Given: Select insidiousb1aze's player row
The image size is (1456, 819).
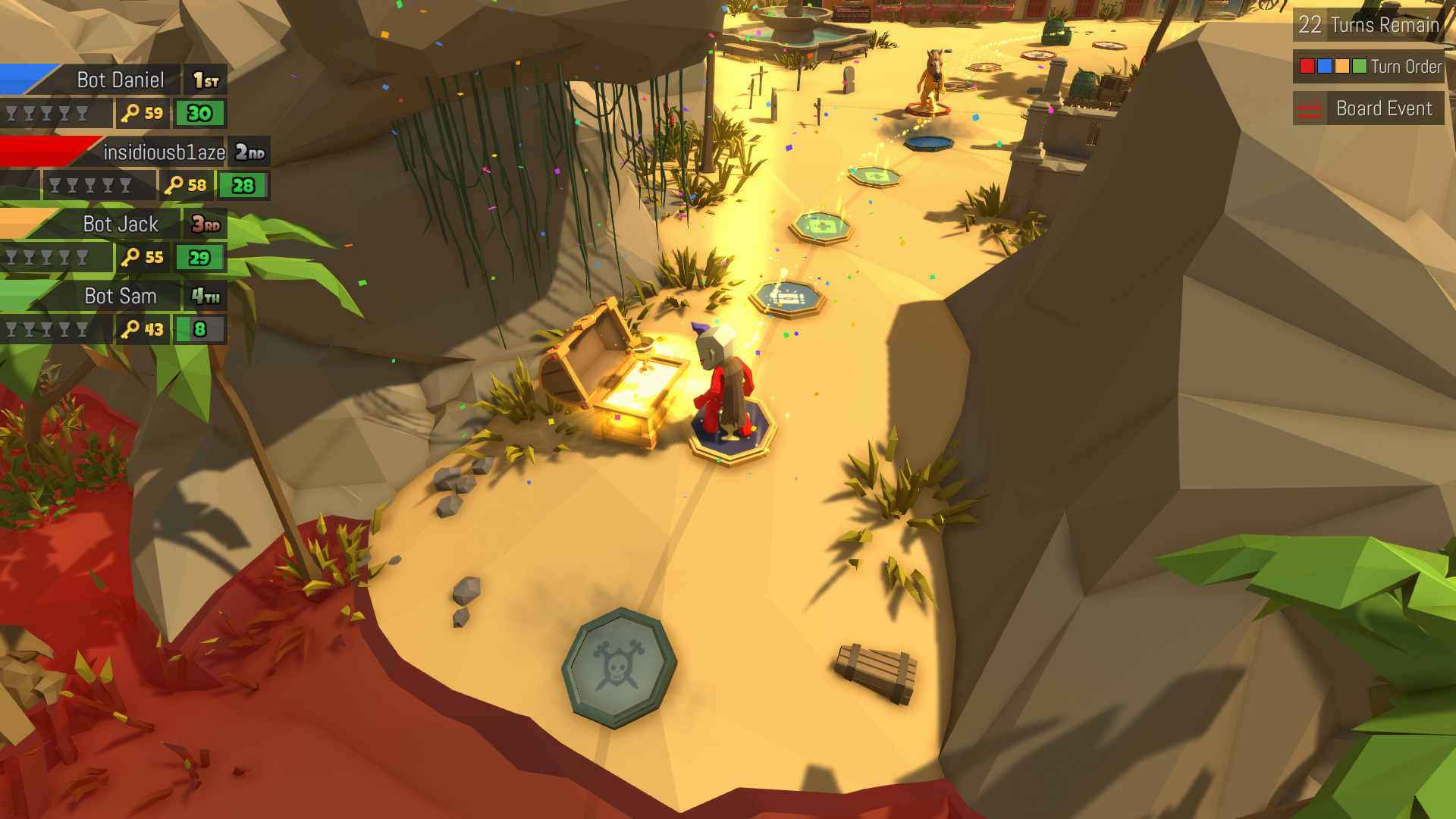Looking at the screenshot, I should (163, 152).
